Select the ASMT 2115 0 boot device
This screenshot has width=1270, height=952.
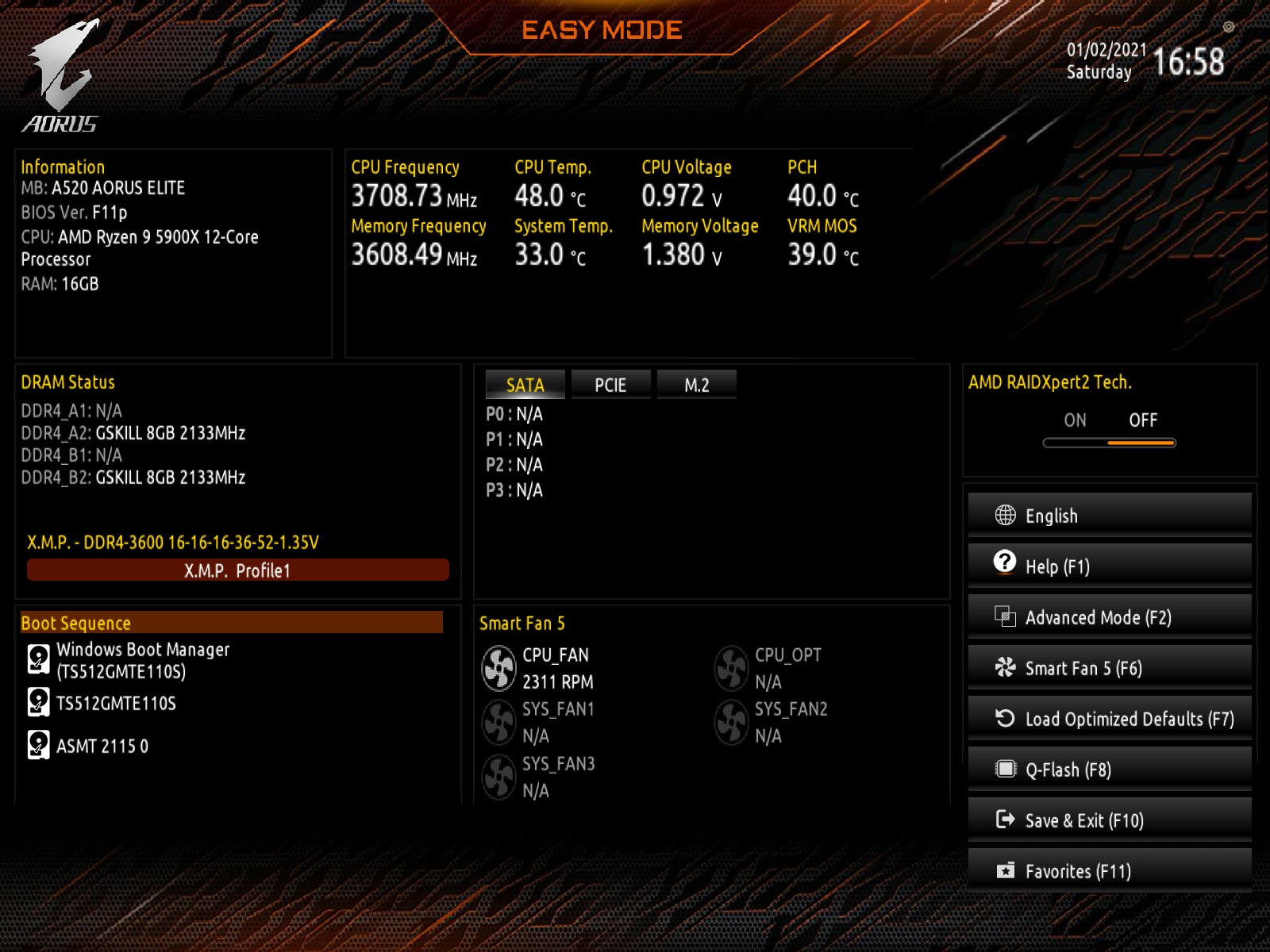(102, 746)
